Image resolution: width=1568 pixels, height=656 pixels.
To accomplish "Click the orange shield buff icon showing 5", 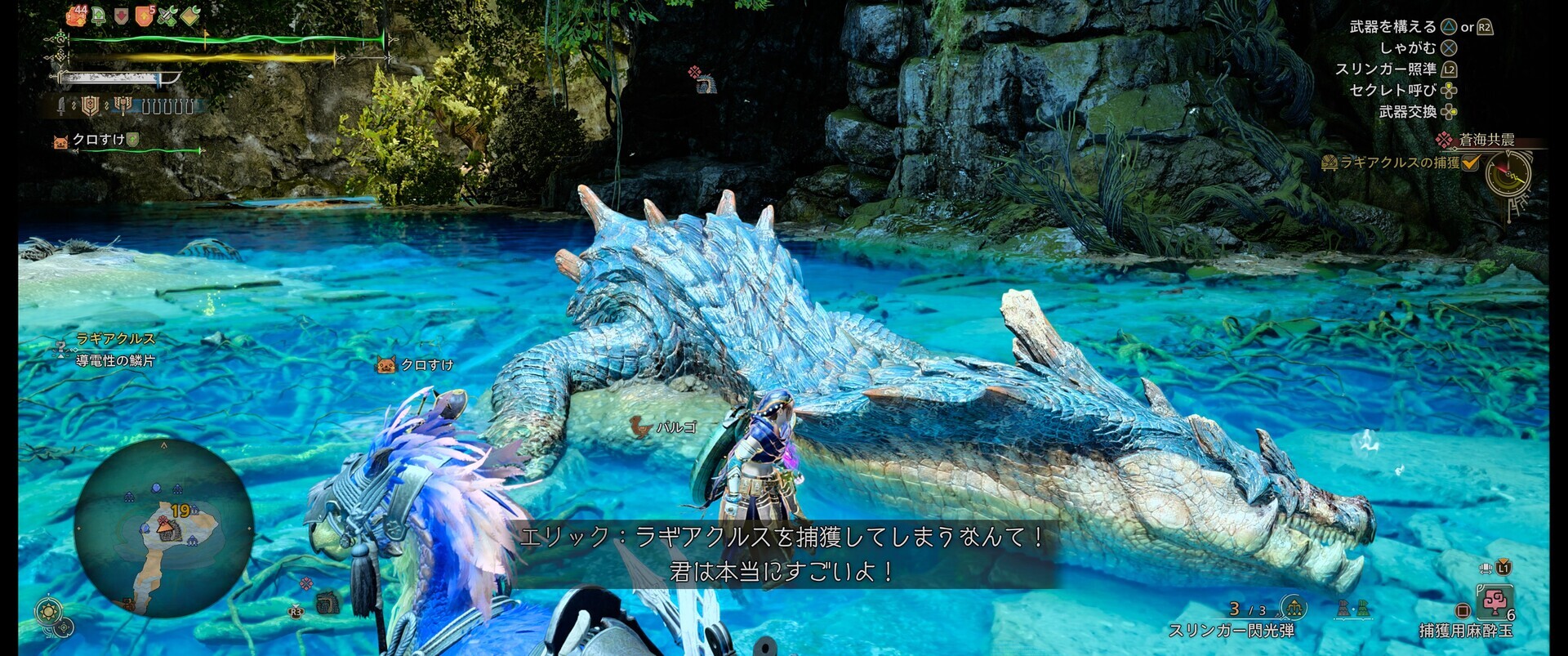I will pos(145,15).
